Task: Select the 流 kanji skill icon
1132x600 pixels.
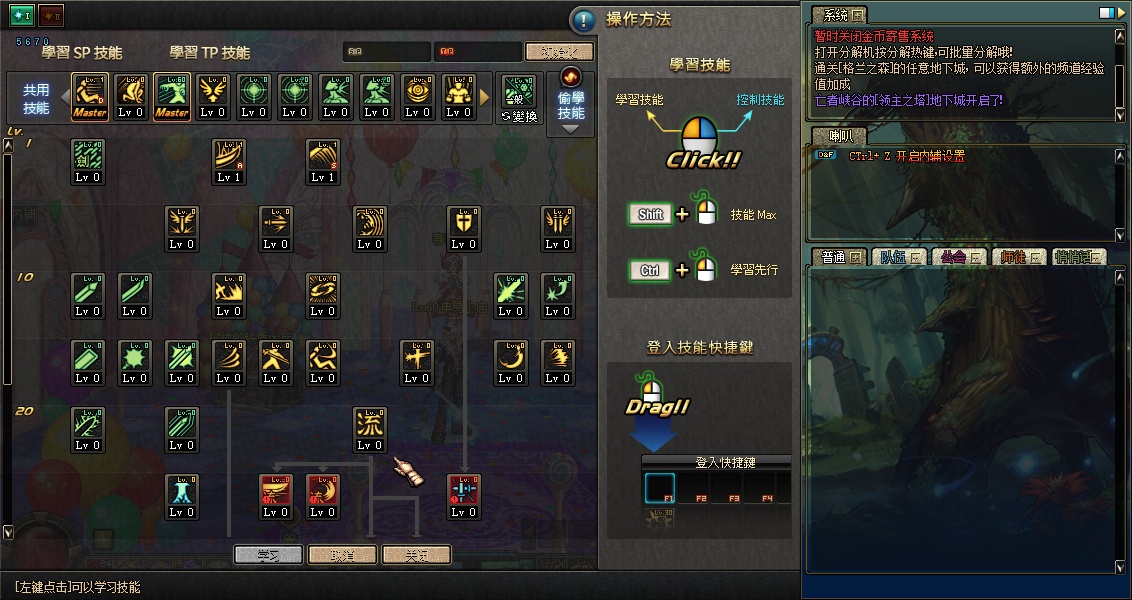Action: [370, 428]
